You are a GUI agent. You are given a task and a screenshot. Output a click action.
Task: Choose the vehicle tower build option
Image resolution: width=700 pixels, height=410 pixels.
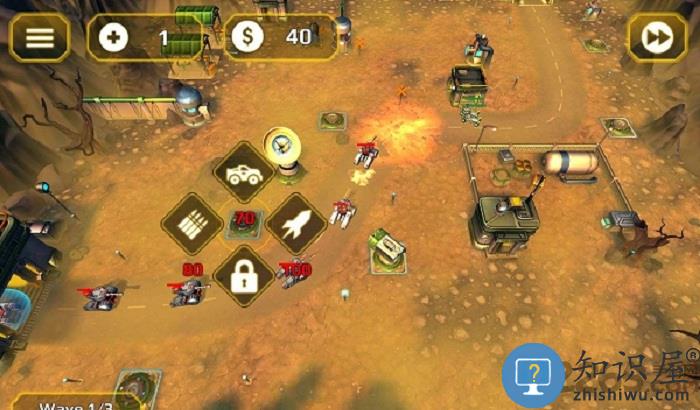[x=244, y=174]
